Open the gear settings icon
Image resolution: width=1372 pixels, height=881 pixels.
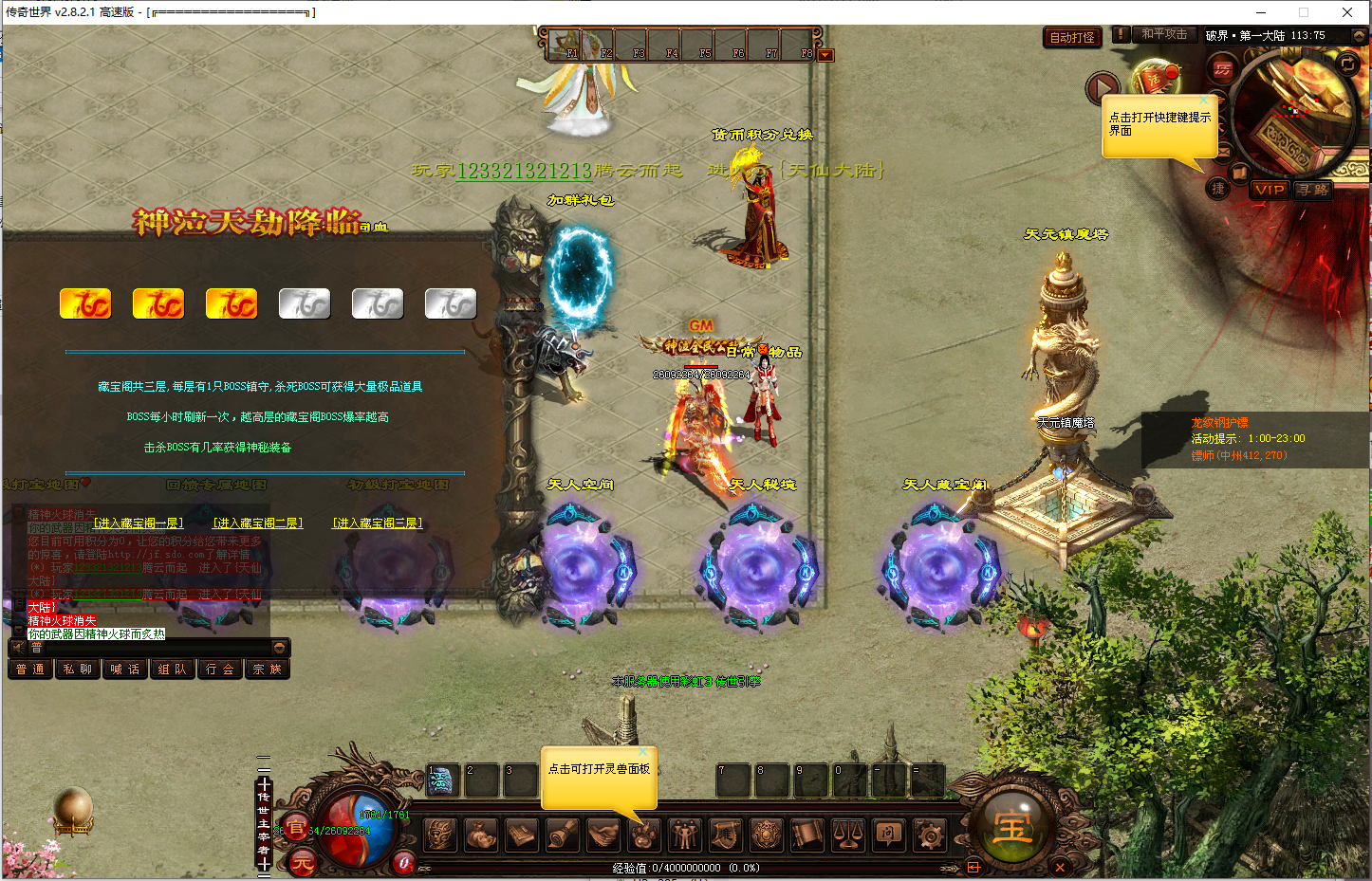click(x=929, y=835)
